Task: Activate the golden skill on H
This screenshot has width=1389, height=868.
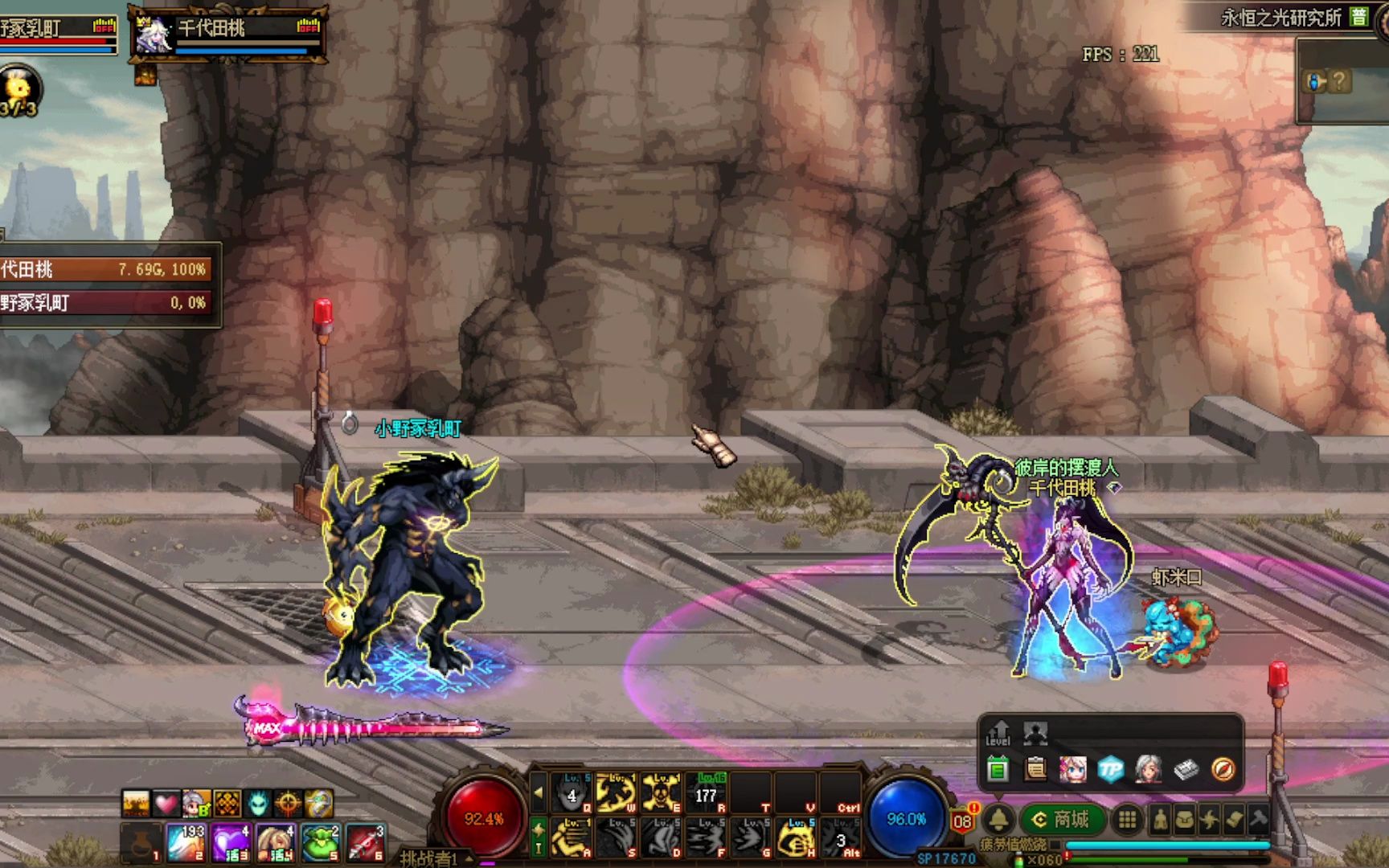Action: point(796,837)
